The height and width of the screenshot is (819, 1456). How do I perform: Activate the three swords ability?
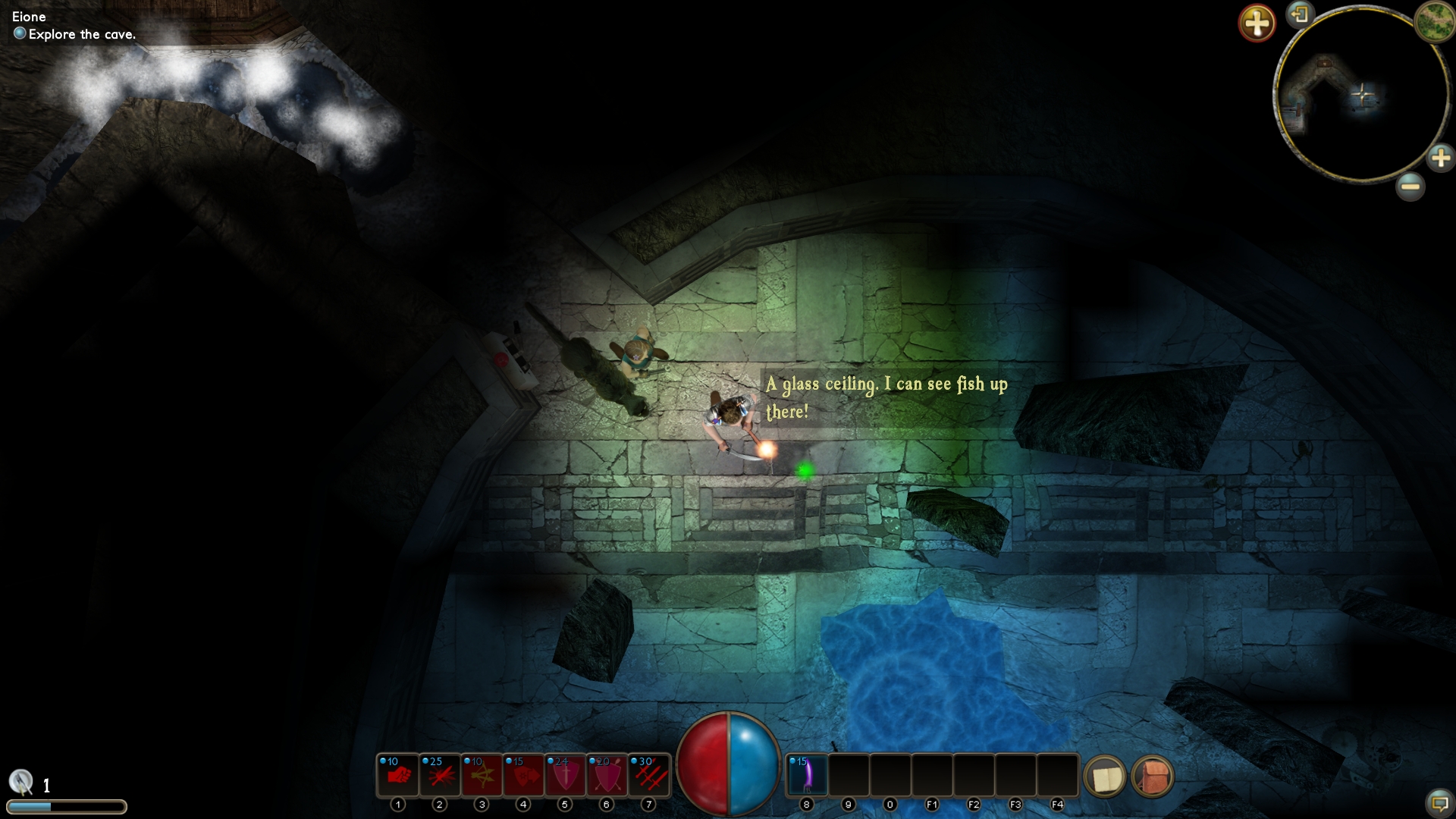click(x=648, y=775)
